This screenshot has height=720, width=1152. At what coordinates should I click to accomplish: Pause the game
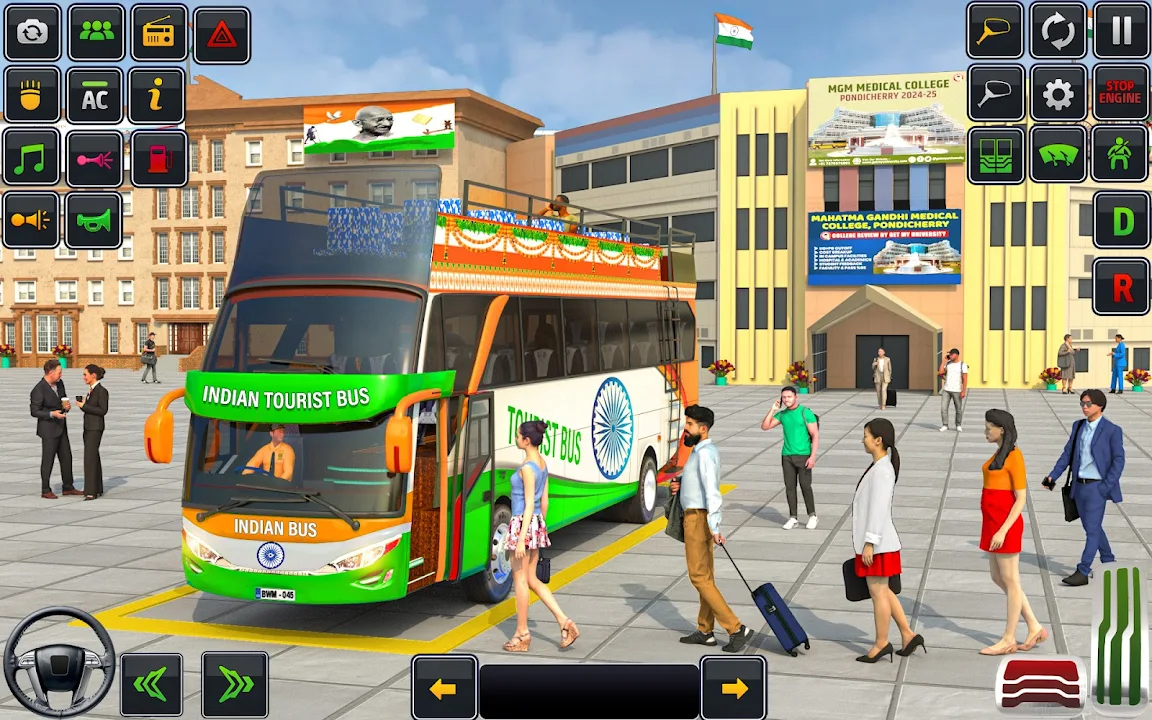coord(1121,31)
